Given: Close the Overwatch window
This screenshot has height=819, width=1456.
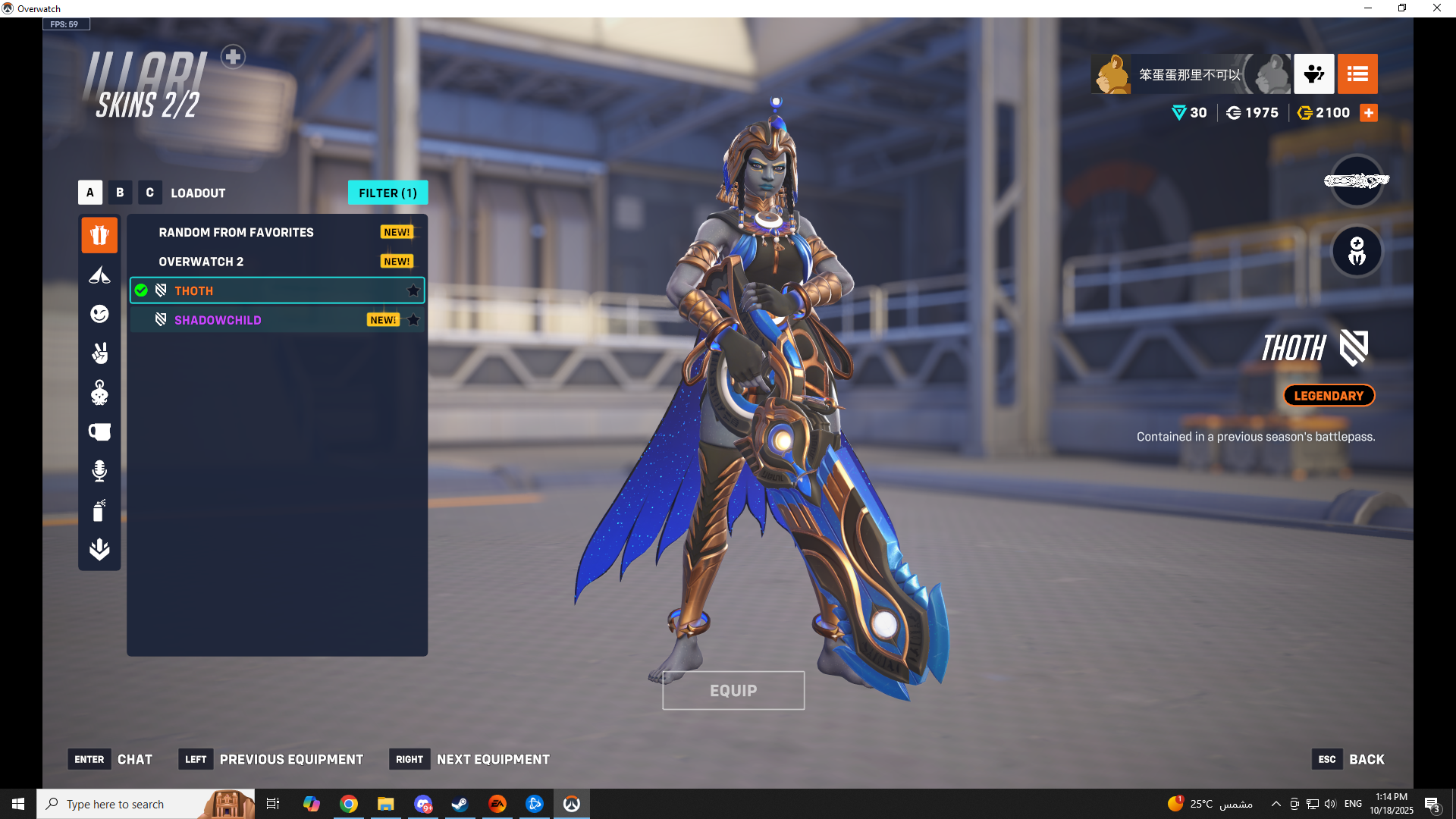Looking at the screenshot, I should coord(1436,8).
